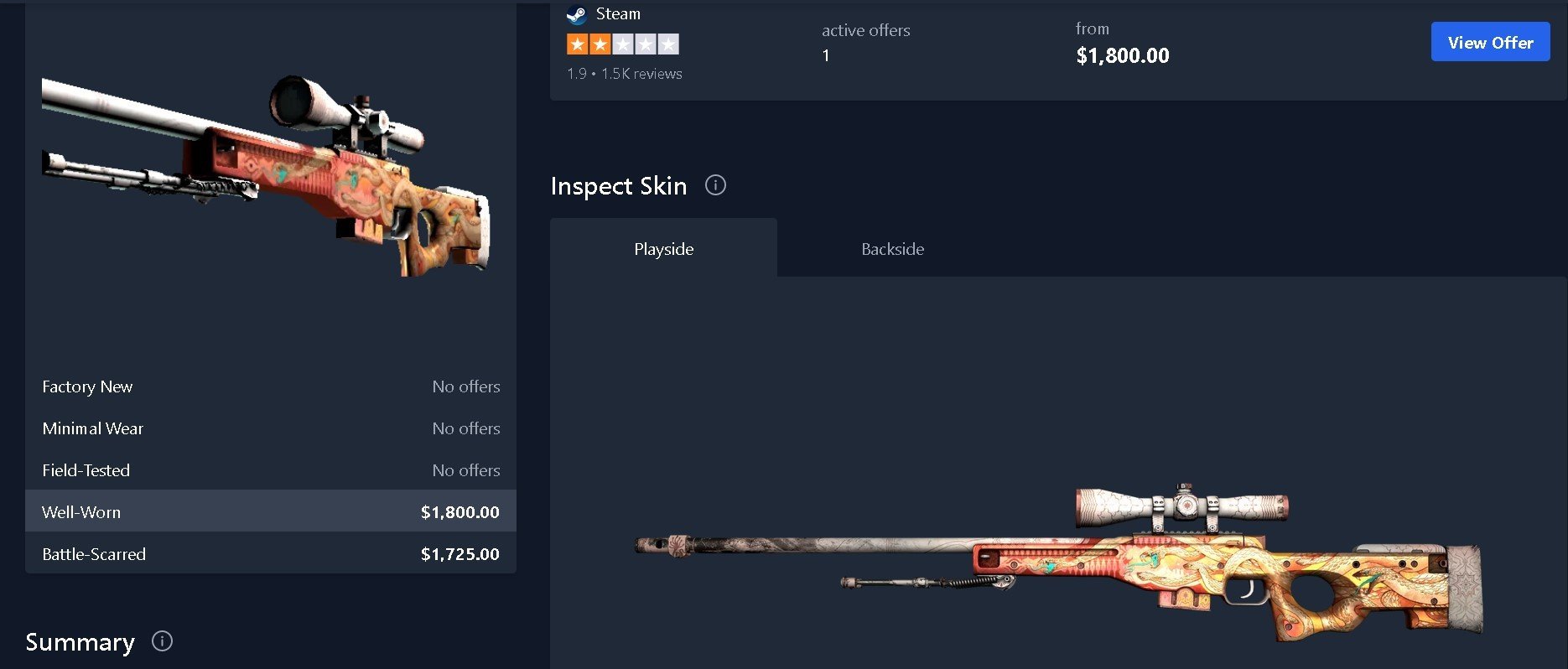Screen dimensions: 1568x669
Task: Open the 1.5K reviews link
Action: point(641,74)
